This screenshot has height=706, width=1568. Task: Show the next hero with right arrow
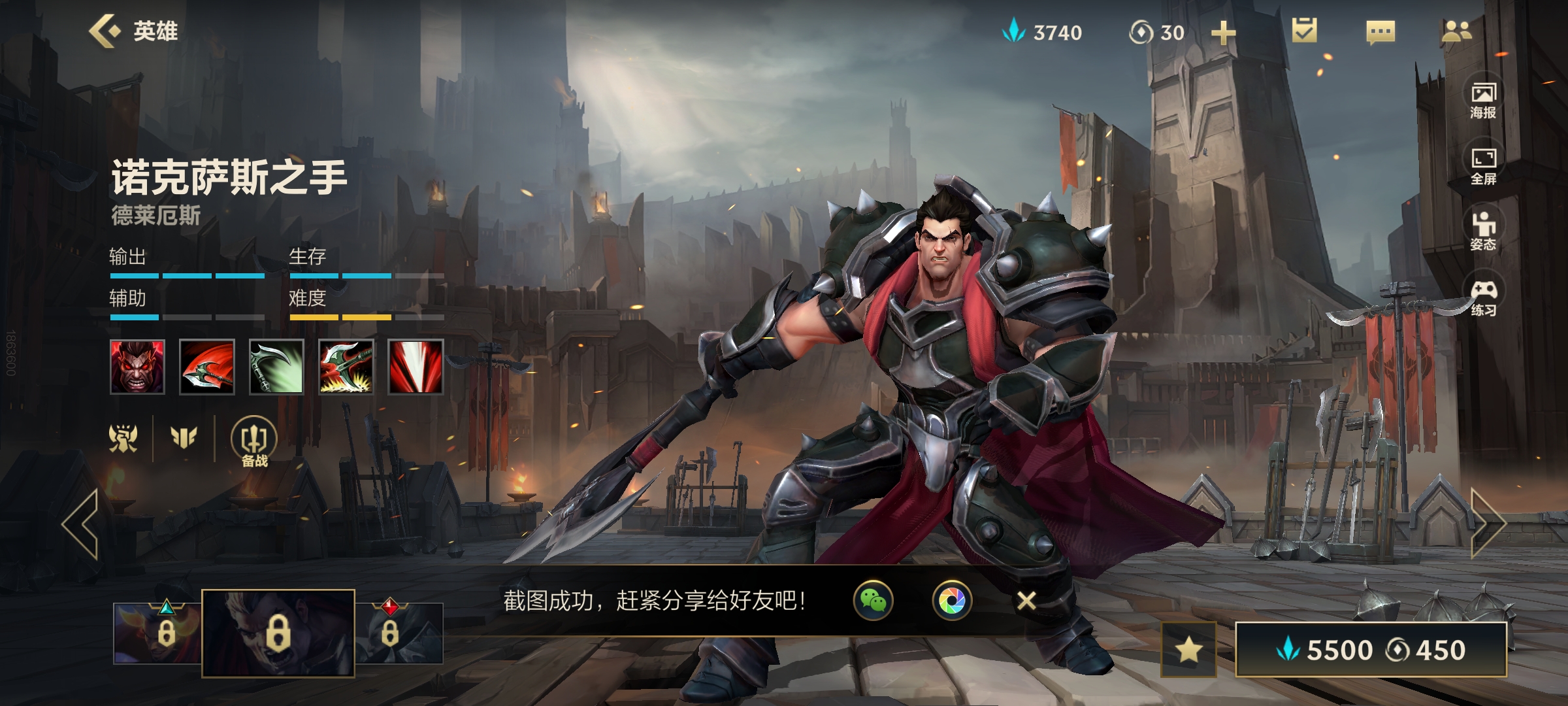point(1488,523)
